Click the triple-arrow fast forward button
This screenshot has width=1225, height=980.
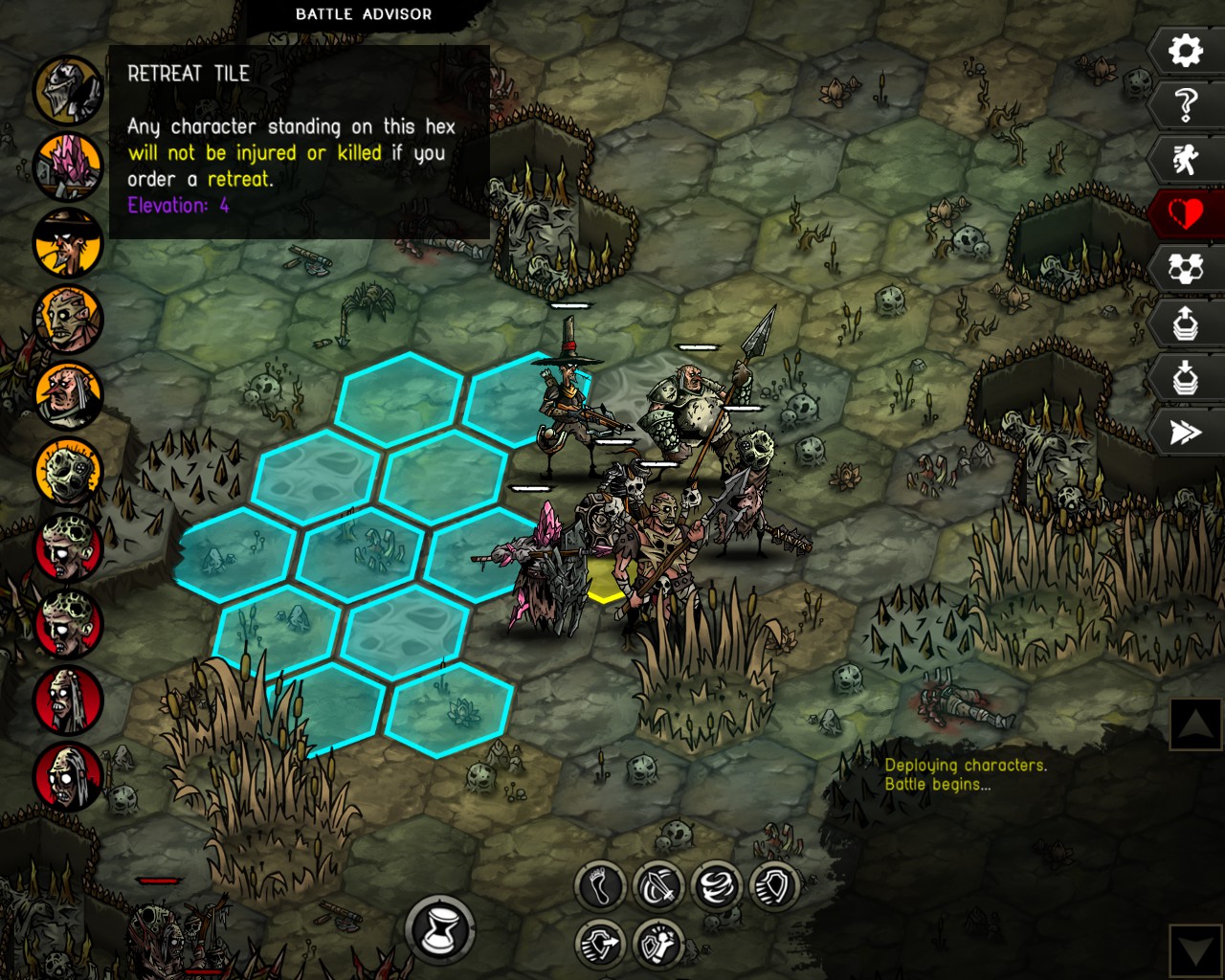pyautogui.click(x=1186, y=433)
